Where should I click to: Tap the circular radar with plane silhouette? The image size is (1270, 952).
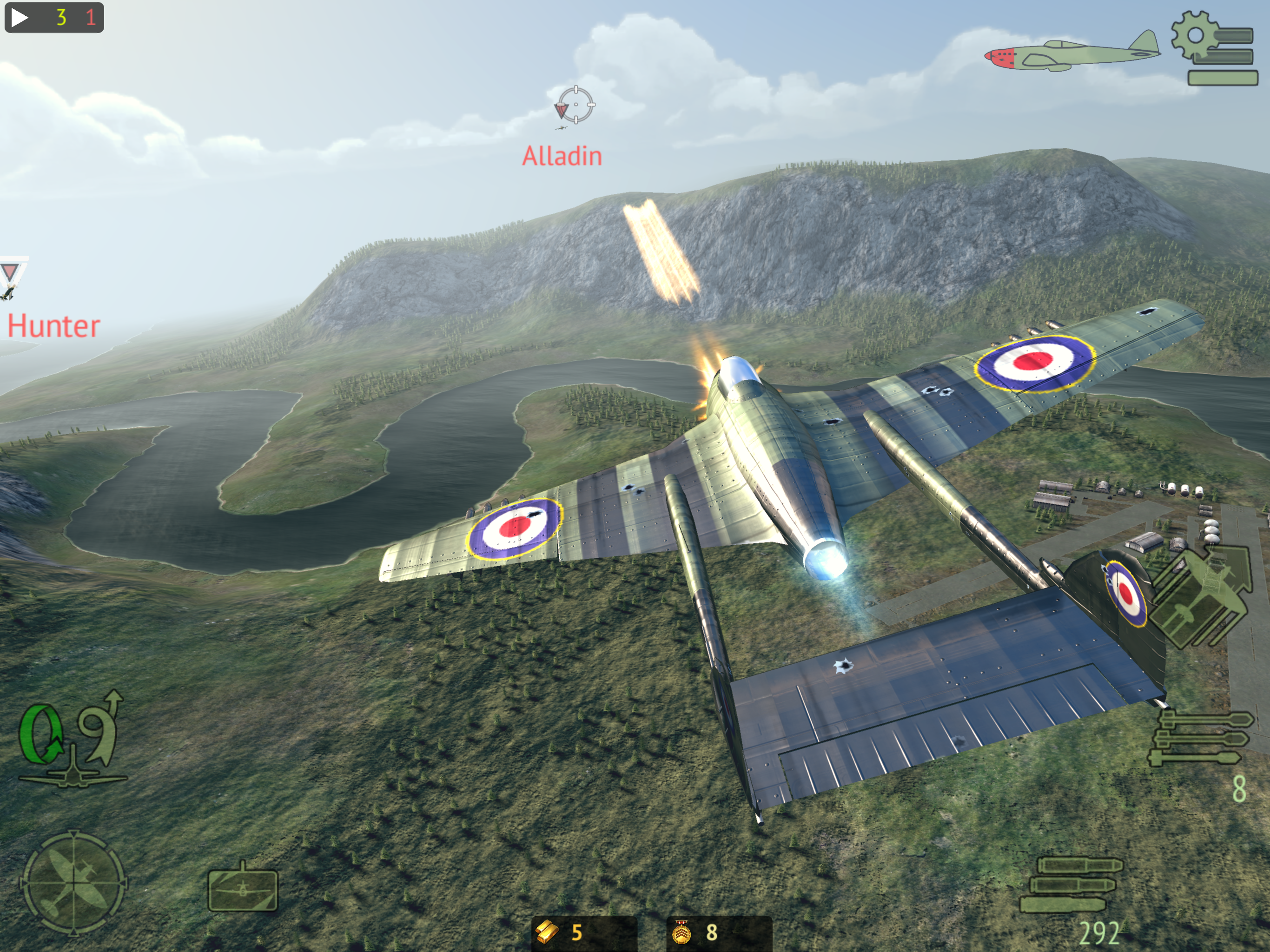(x=73, y=883)
